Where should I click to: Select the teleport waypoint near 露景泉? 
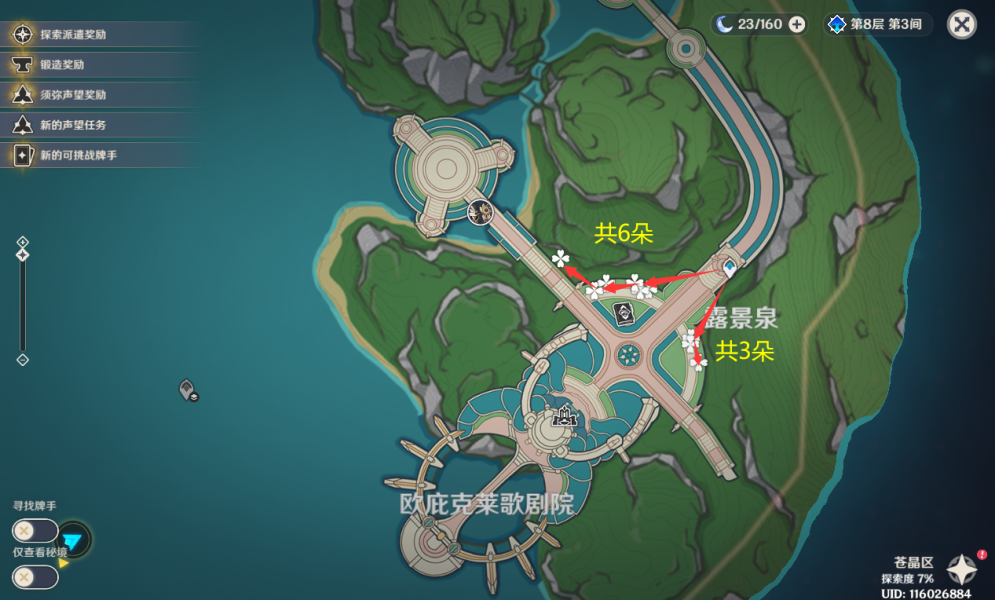(730, 267)
